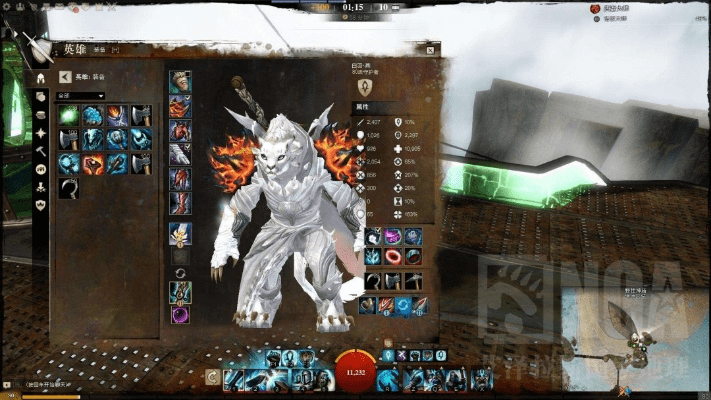This screenshot has width=711, height=400.
Task: Click the guardian profession shield emblem
Action: pyautogui.click(x=366, y=89)
